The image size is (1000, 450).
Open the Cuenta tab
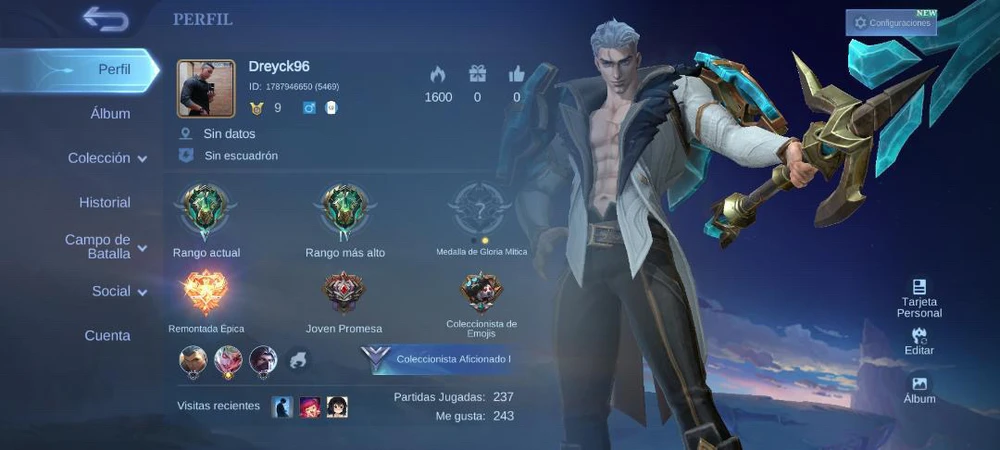click(107, 335)
